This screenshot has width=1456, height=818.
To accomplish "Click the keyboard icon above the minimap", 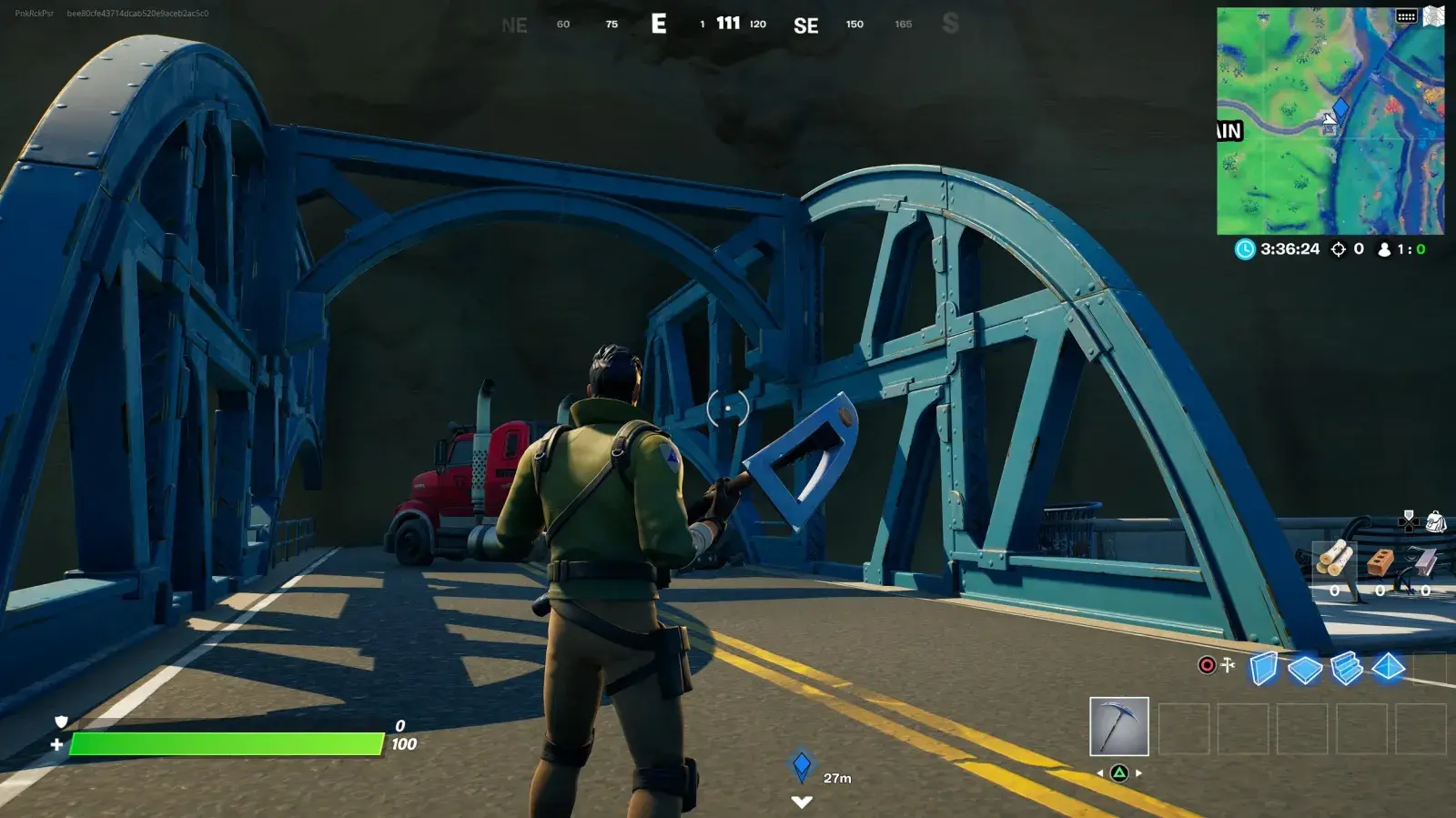I will [x=1406, y=16].
